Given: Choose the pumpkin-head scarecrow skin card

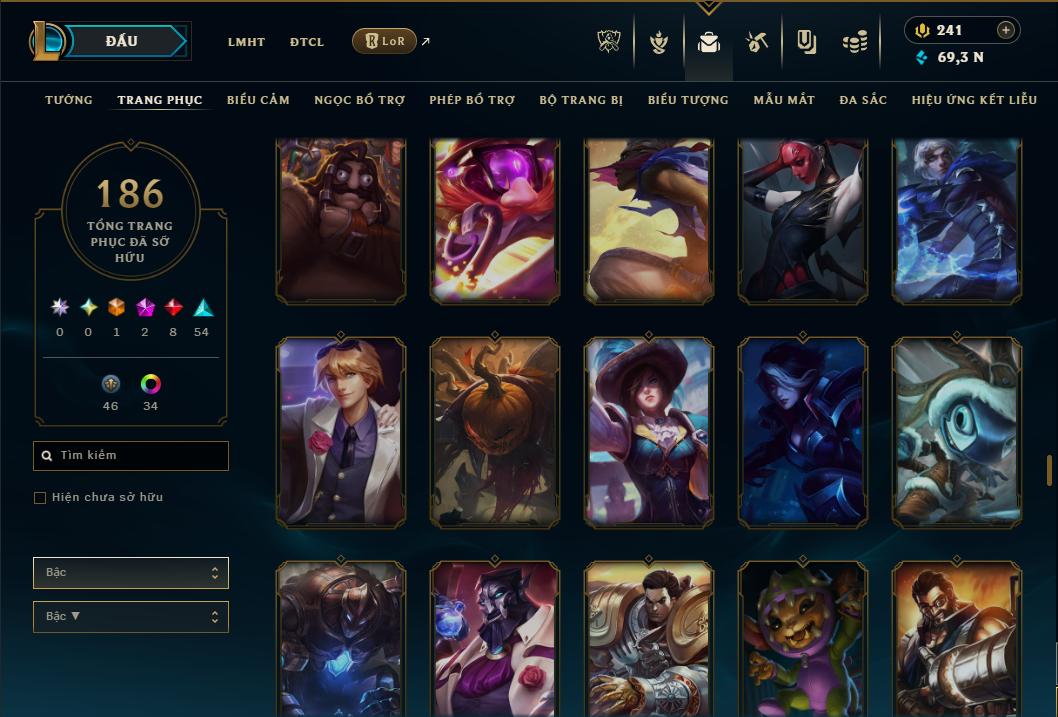Looking at the screenshot, I should pyautogui.click(x=495, y=432).
